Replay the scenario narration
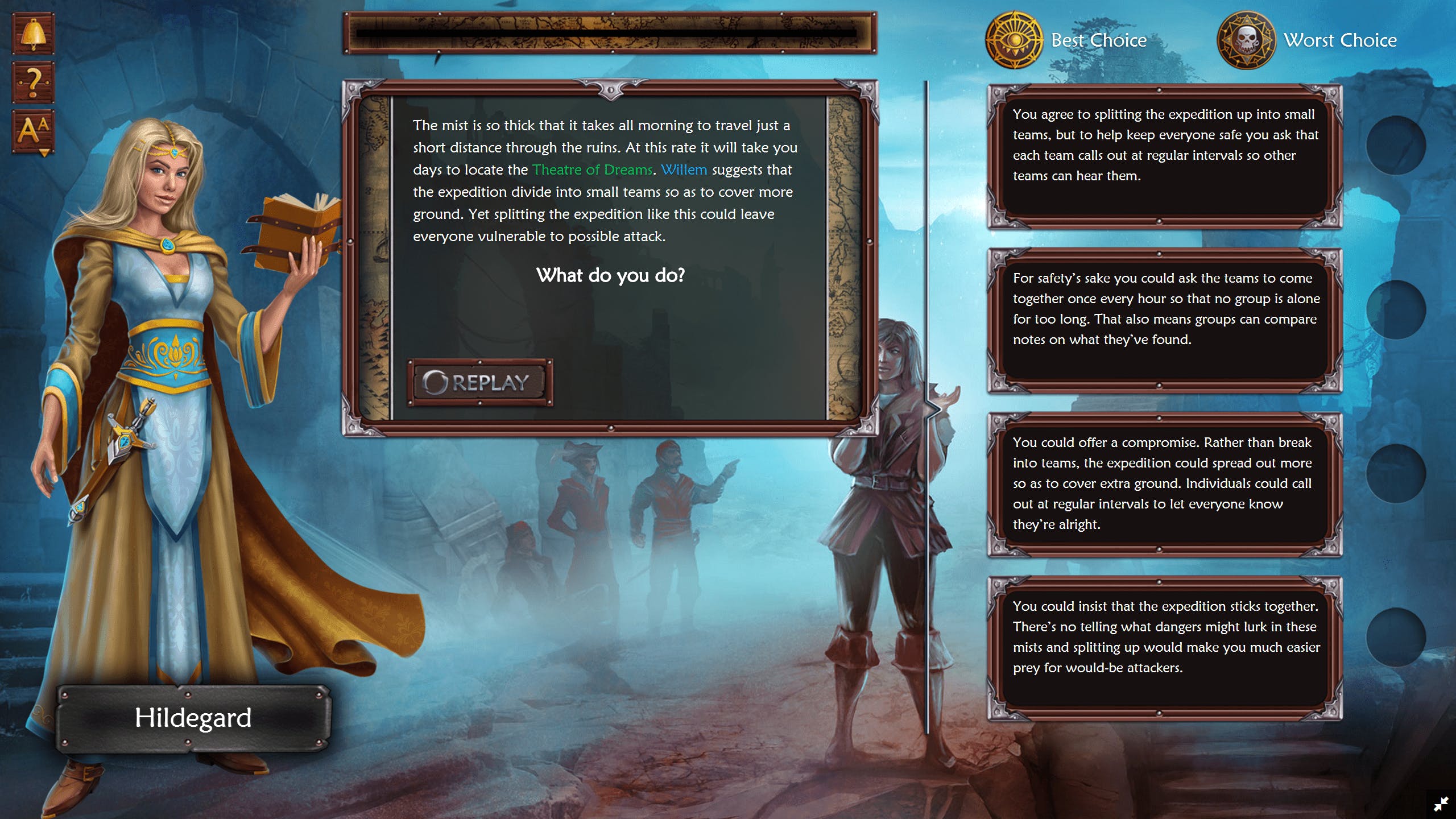Screen dimensions: 1456x819 (479, 382)
